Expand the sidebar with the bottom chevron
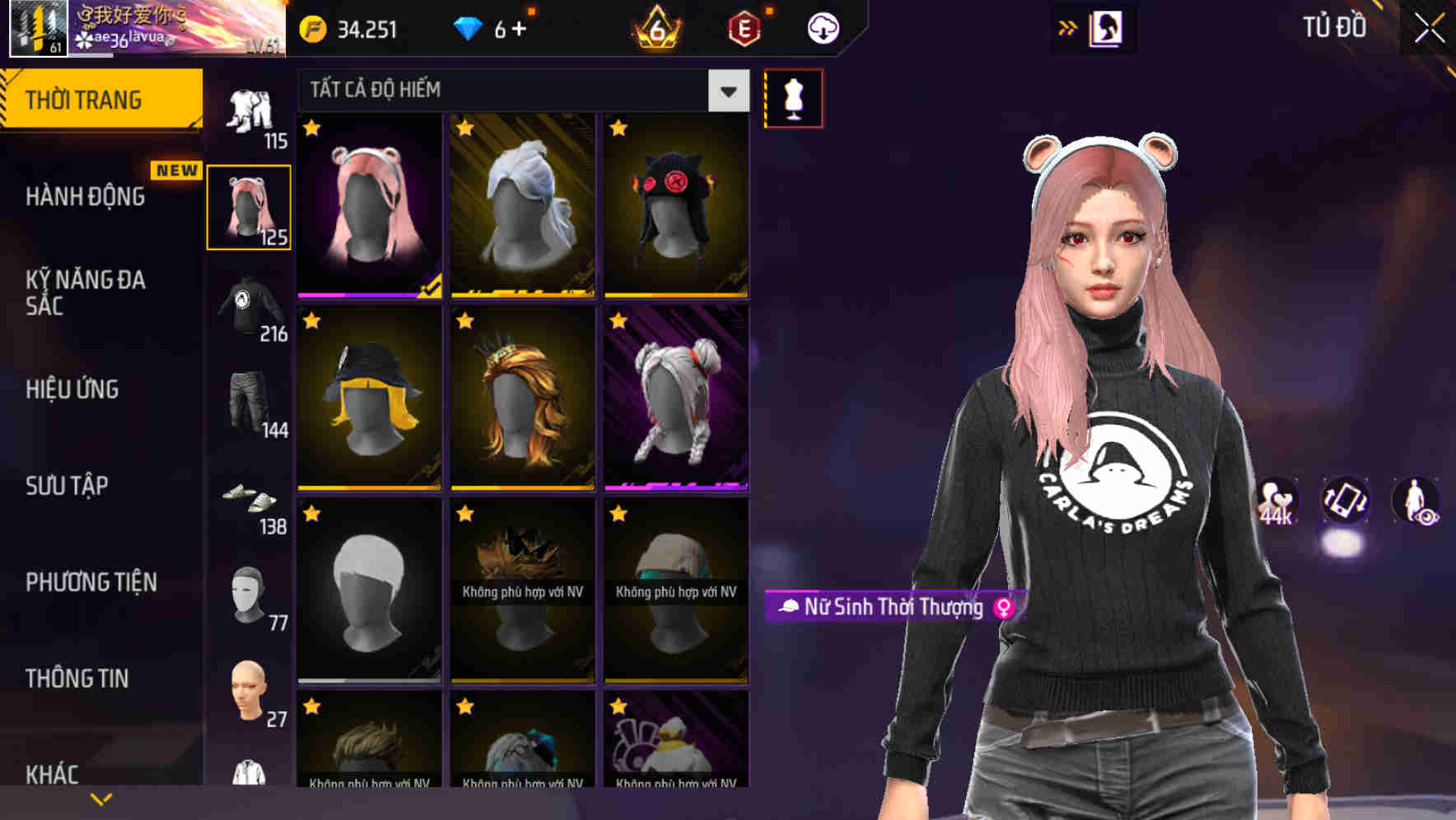 pos(100,798)
